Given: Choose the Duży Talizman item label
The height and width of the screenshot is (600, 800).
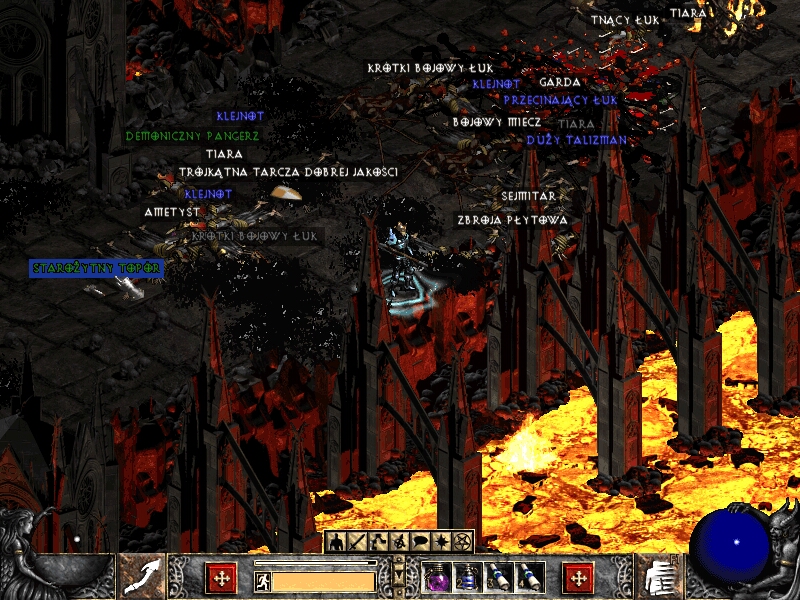Looking at the screenshot, I should (577, 141).
